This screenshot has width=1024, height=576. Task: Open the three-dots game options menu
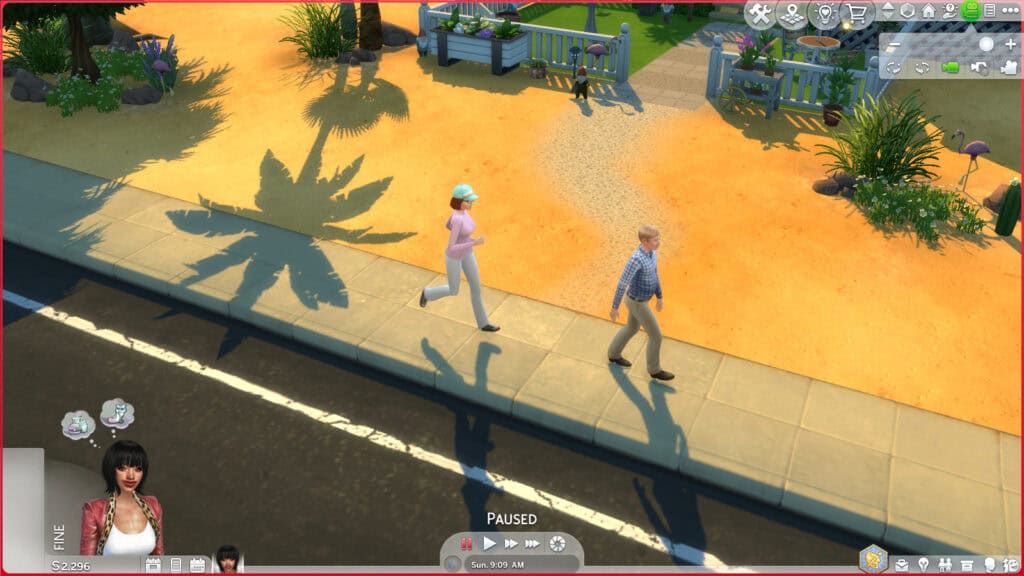[x=1008, y=11]
